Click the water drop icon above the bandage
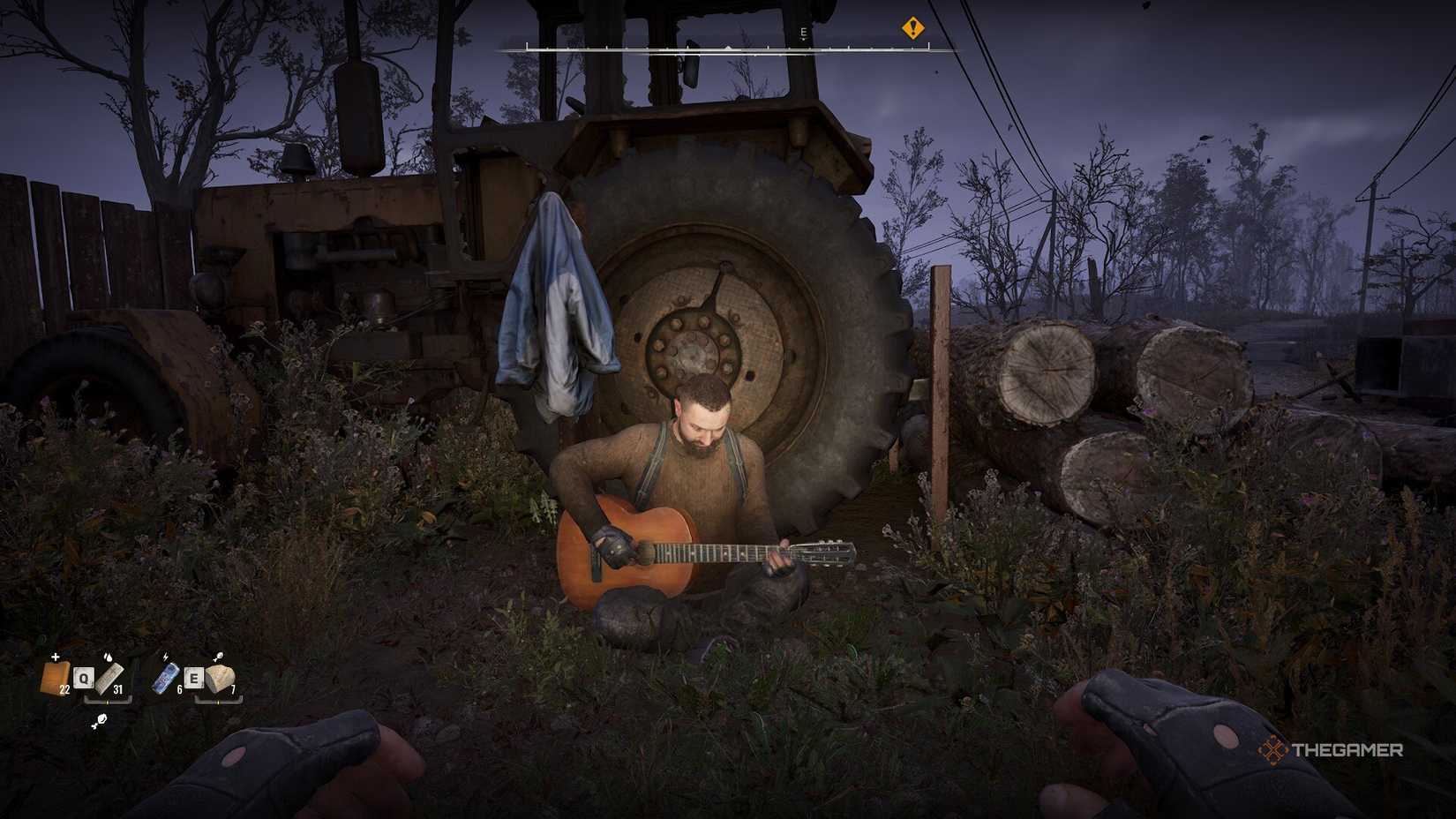Viewport: 1456px width, 819px height. [108, 658]
